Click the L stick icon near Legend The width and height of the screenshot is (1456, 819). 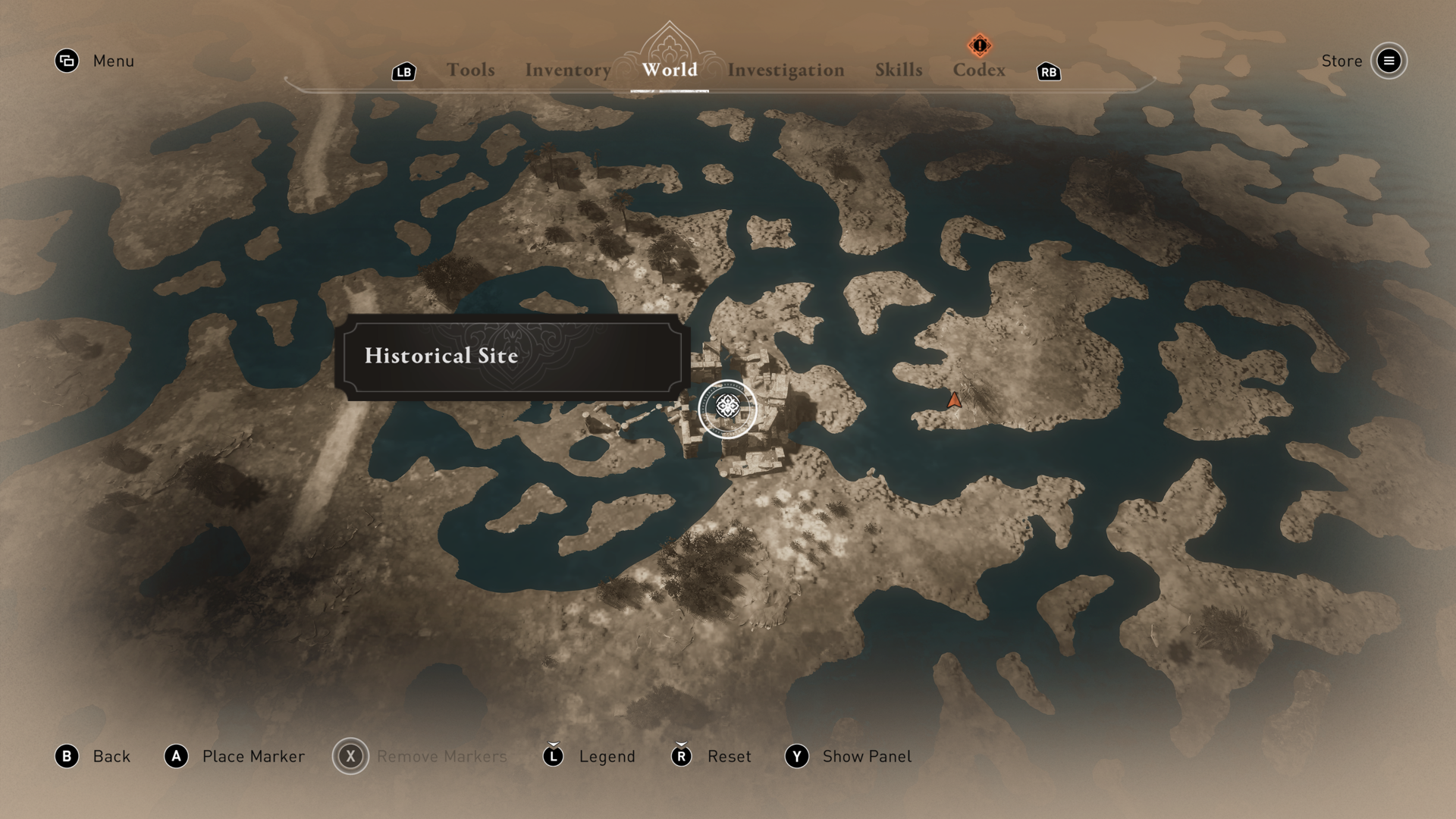553,756
